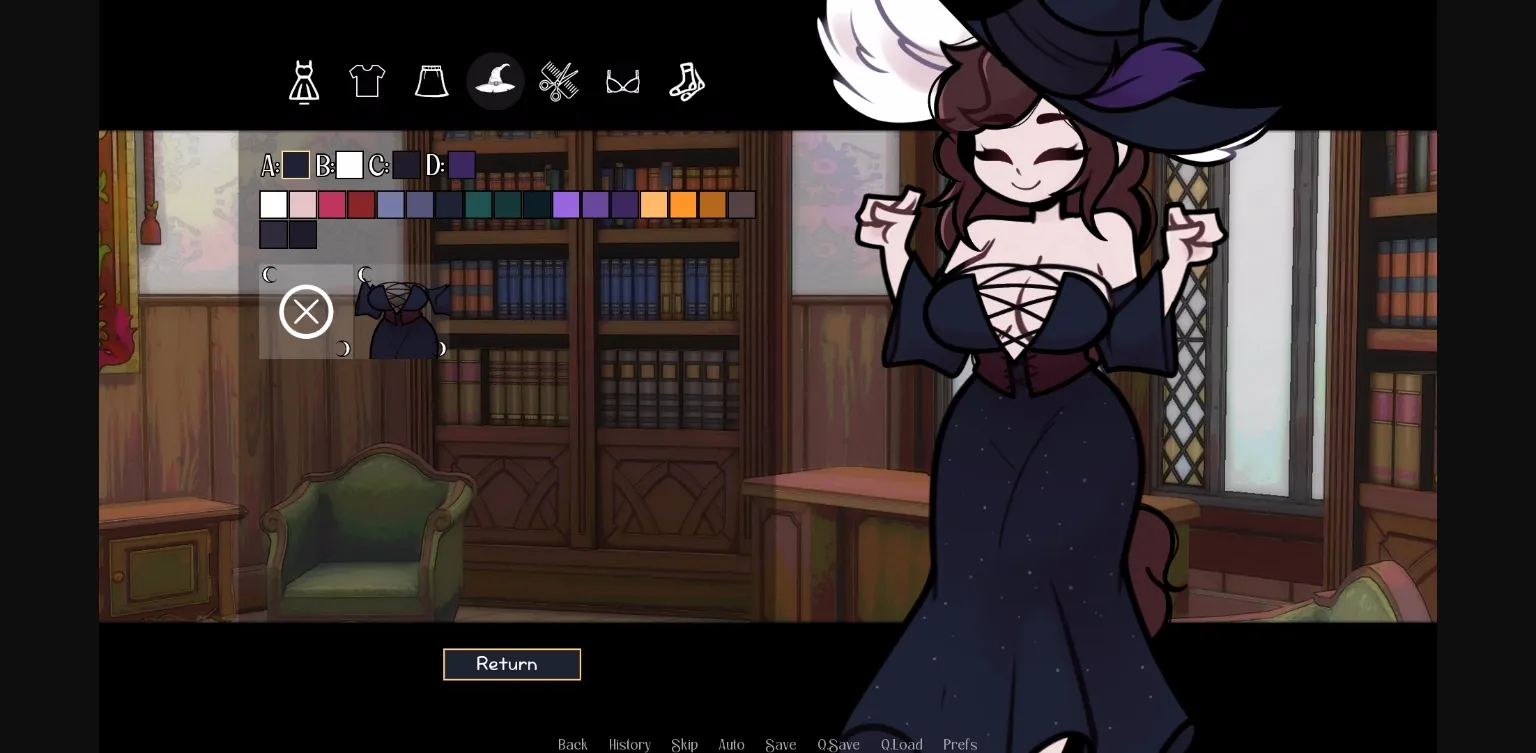Viewport: 1536px width, 753px height.
Task: Select the bra category icon
Action: [x=623, y=81]
